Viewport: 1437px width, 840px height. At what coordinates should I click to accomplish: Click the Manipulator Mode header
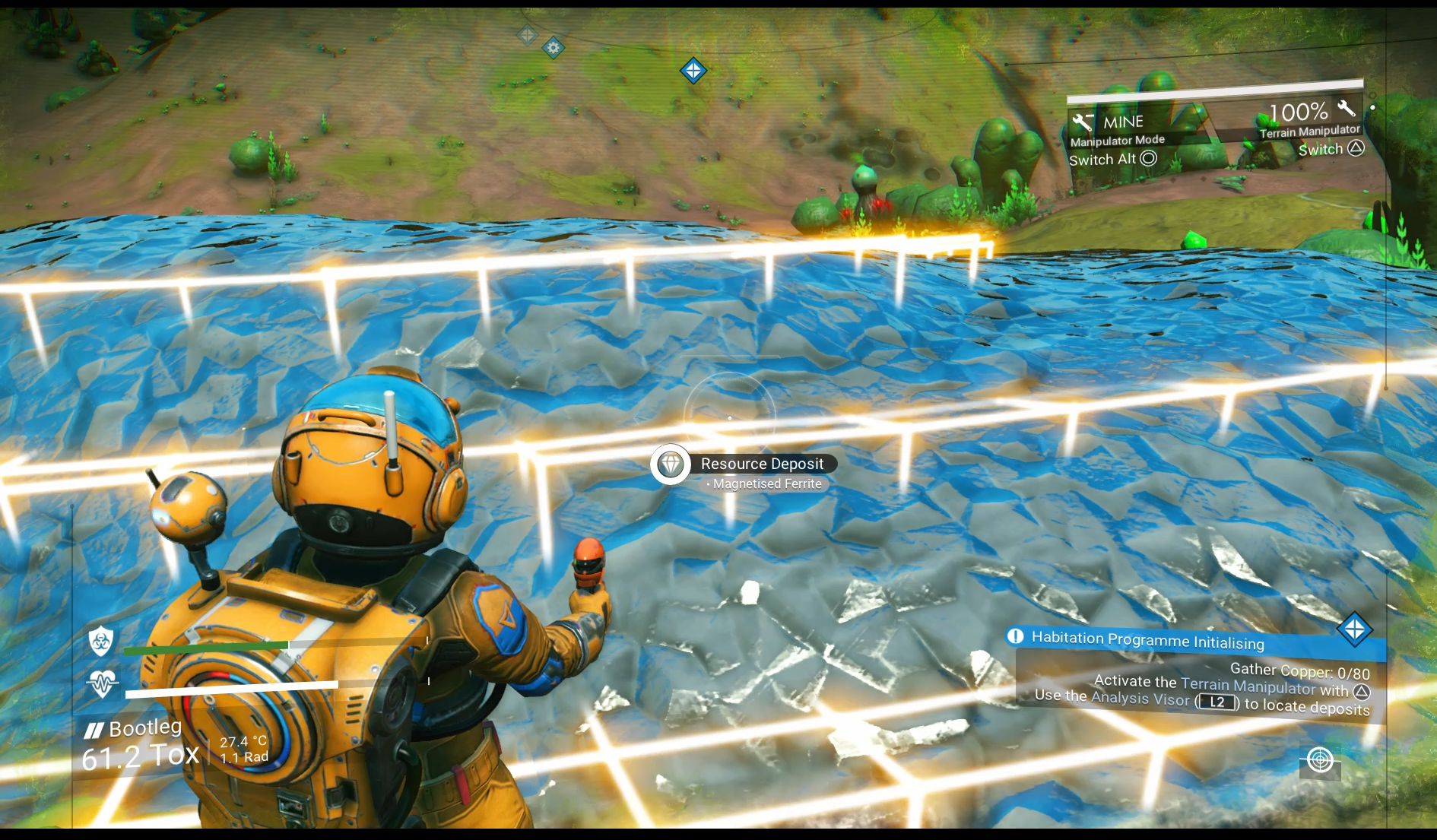tap(1118, 140)
